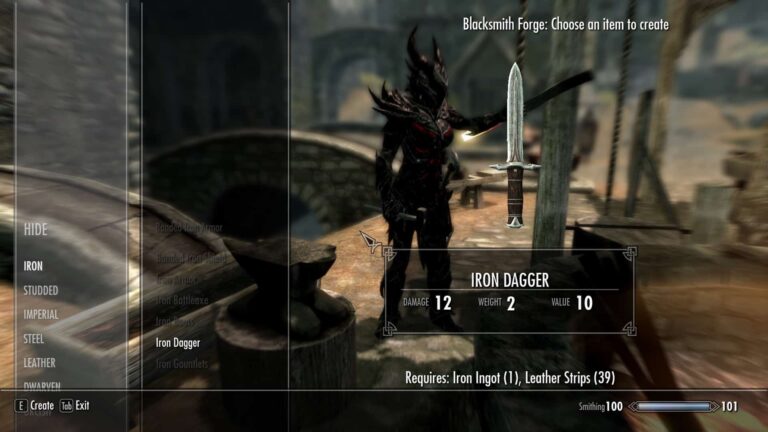Switch to the DWARVEN category

click(40, 386)
